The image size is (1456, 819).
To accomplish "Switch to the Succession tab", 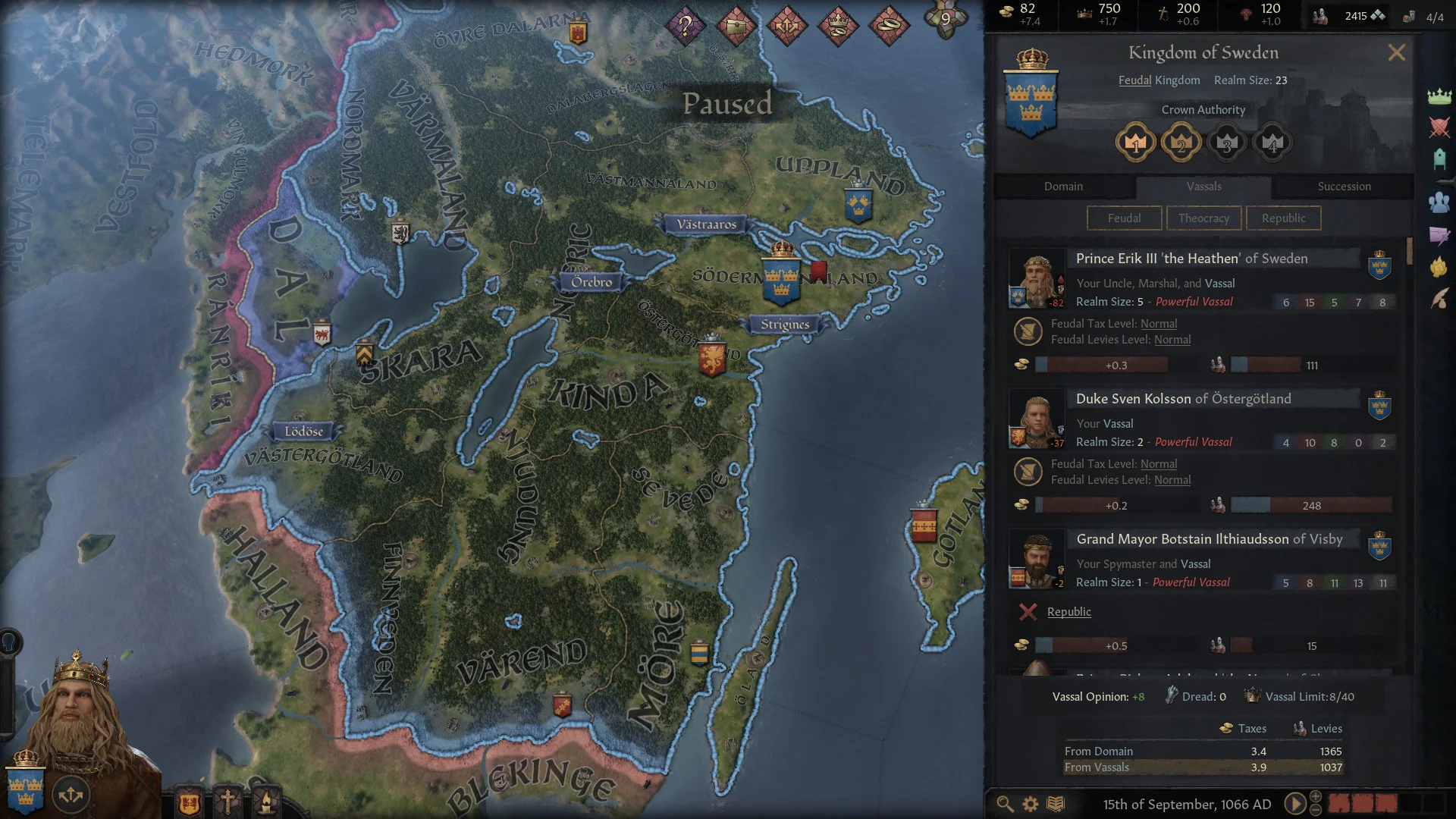I will 1342,186.
